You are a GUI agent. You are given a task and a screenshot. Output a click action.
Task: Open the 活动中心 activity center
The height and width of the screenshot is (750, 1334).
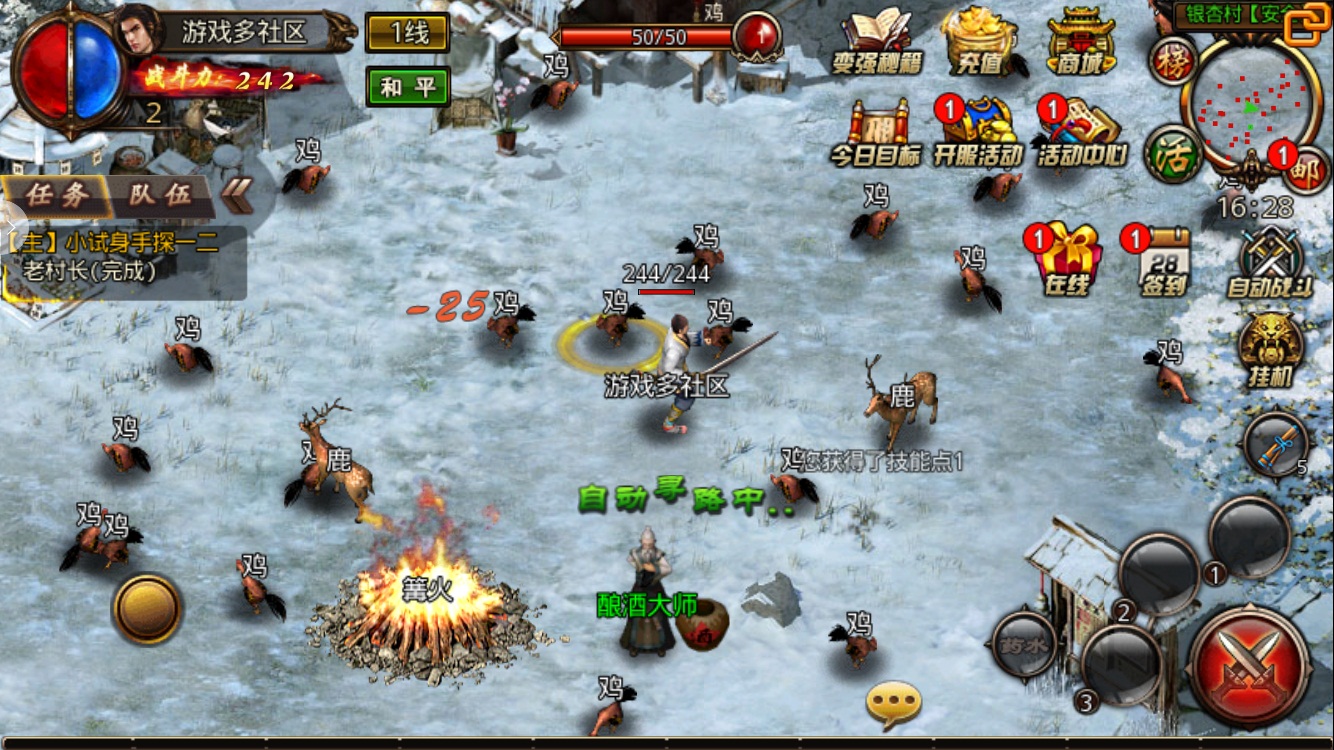click(1081, 132)
